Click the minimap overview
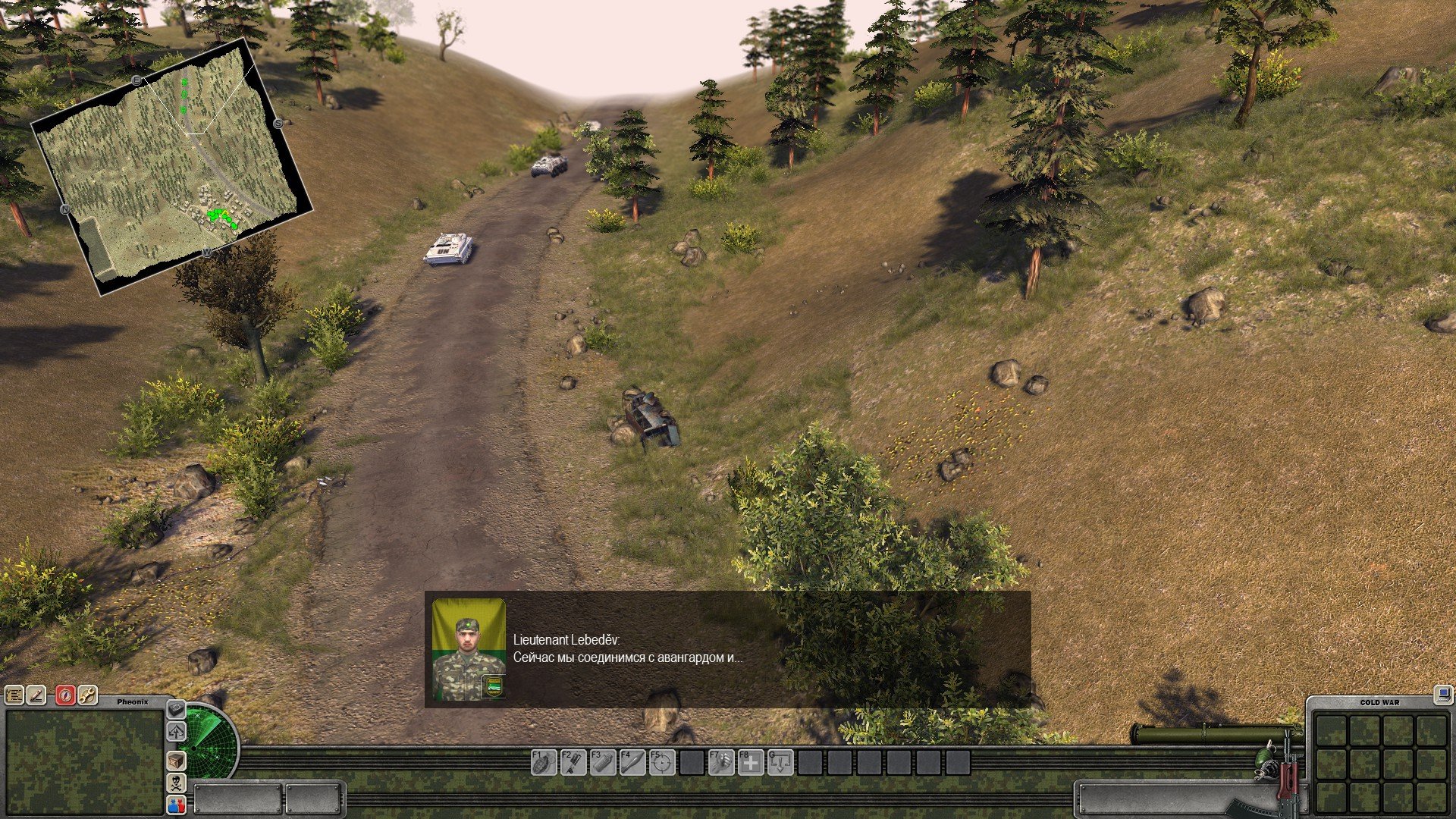 click(x=171, y=167)
